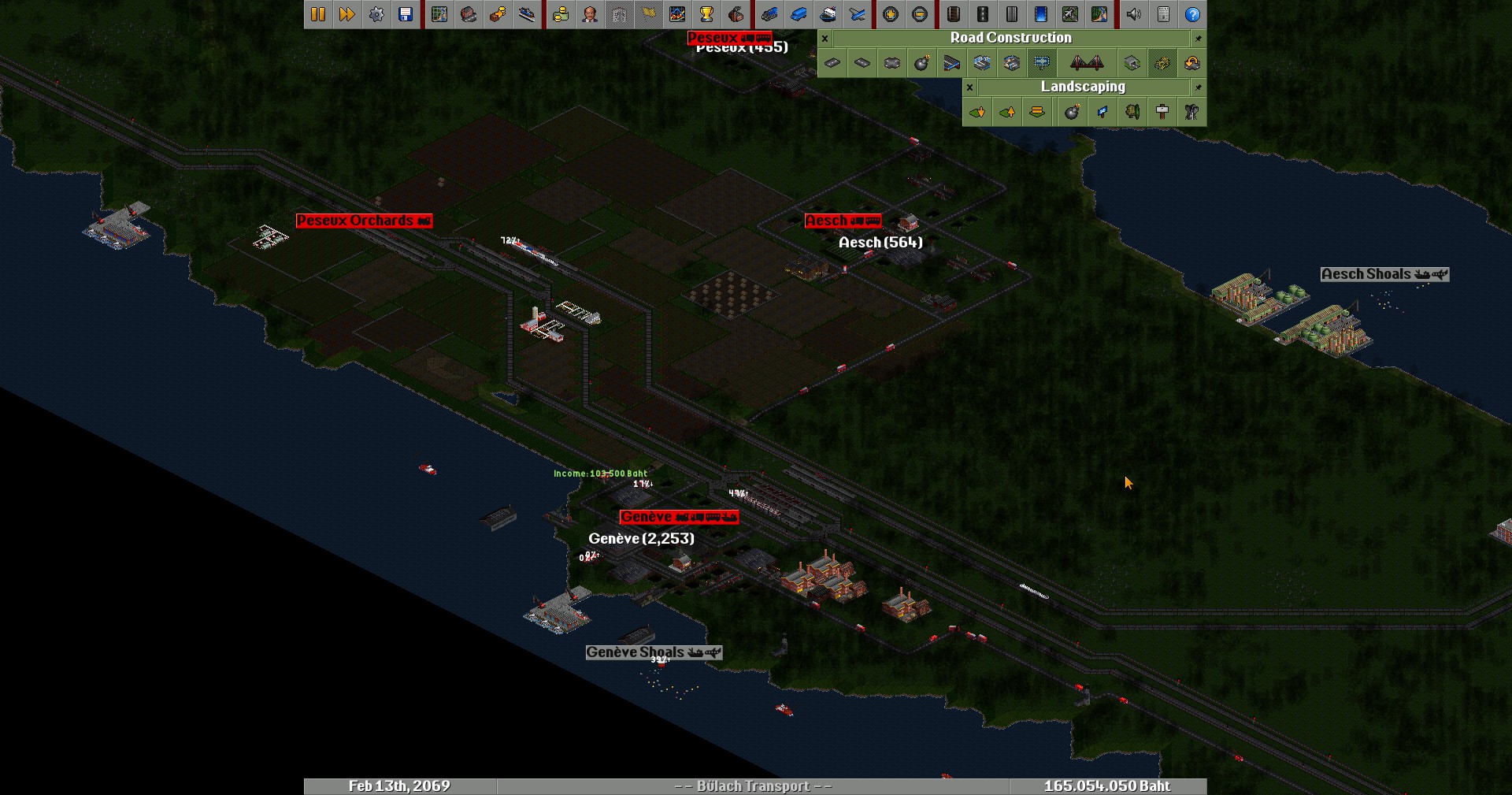Close the Road Construction window
1512x795 pixels.
point(825,38)
